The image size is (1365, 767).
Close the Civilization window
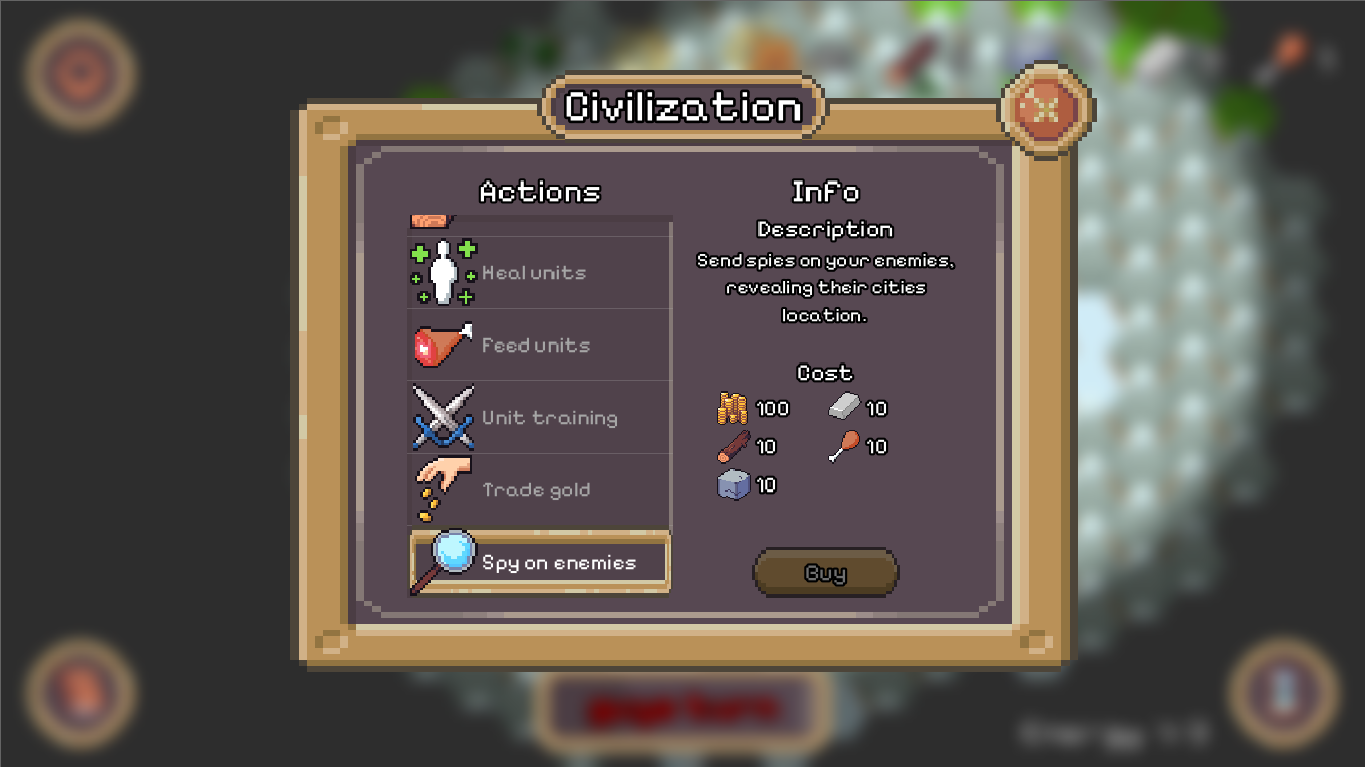[x=1046, y=109]
